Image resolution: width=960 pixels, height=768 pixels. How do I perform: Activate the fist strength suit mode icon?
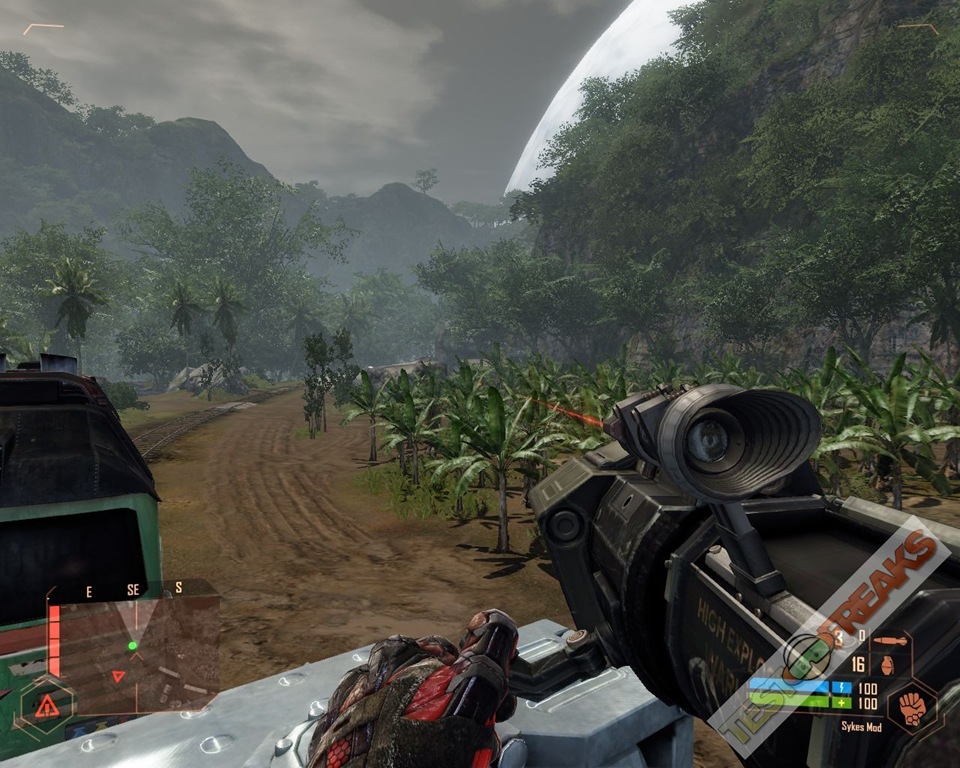point(911,708)
